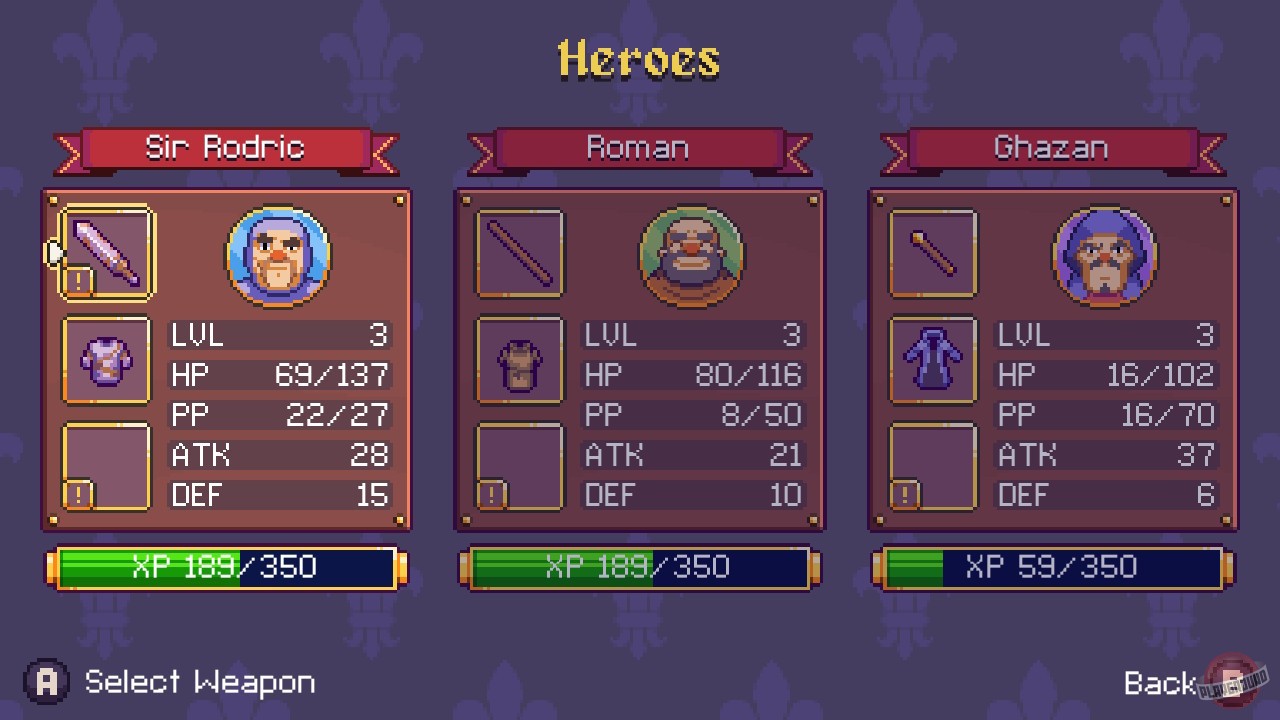Screen dimensions: 1280x720
Task: Click Ghazan's empty accessory slot
Action: [x=932, y=467]
